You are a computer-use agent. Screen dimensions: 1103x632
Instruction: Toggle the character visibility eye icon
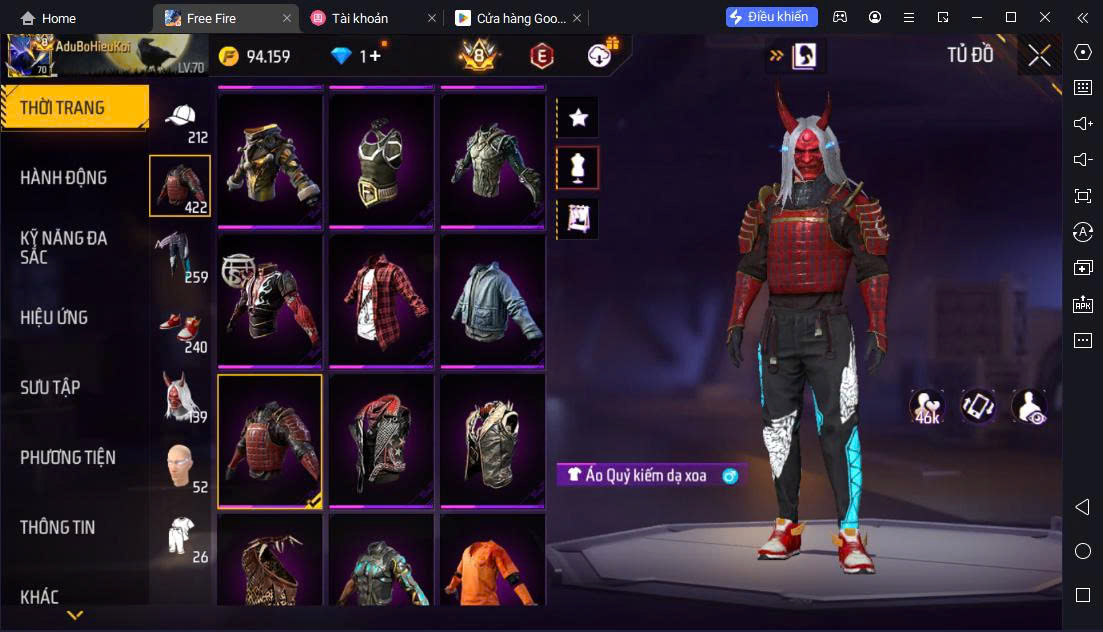click(1029, 405)
